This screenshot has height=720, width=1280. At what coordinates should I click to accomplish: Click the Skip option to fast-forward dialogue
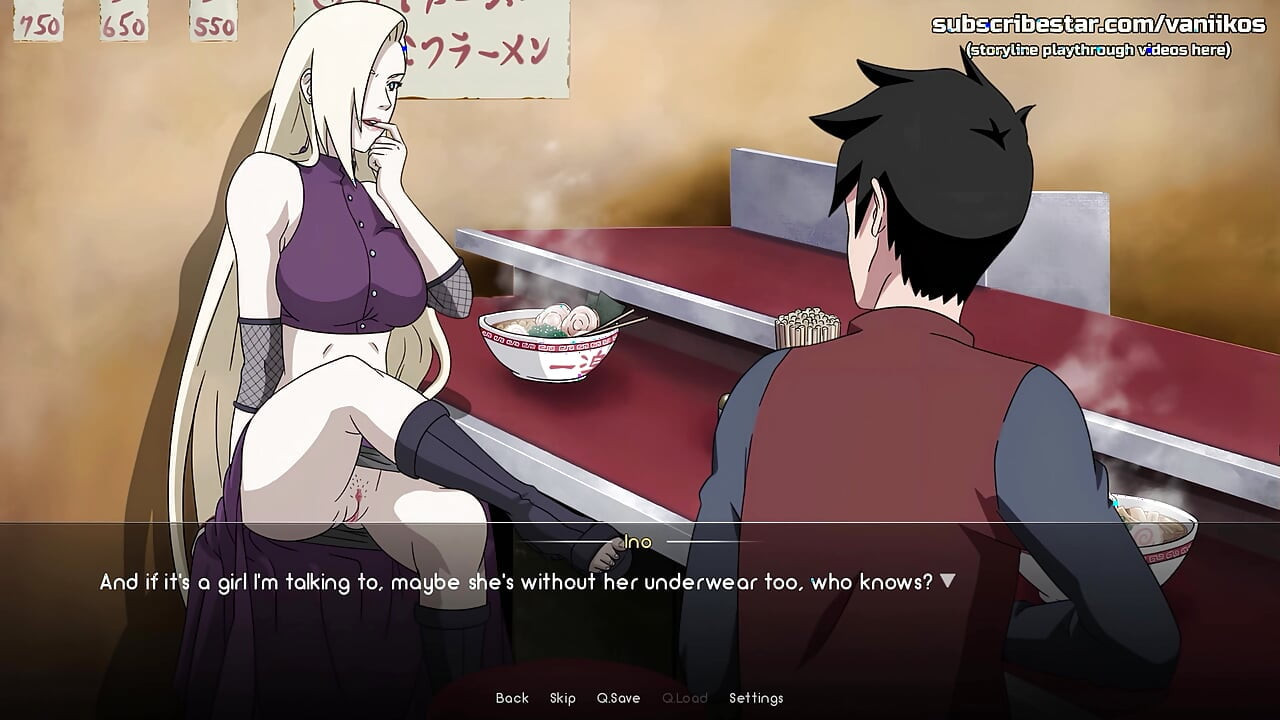[x=563, y=697]
